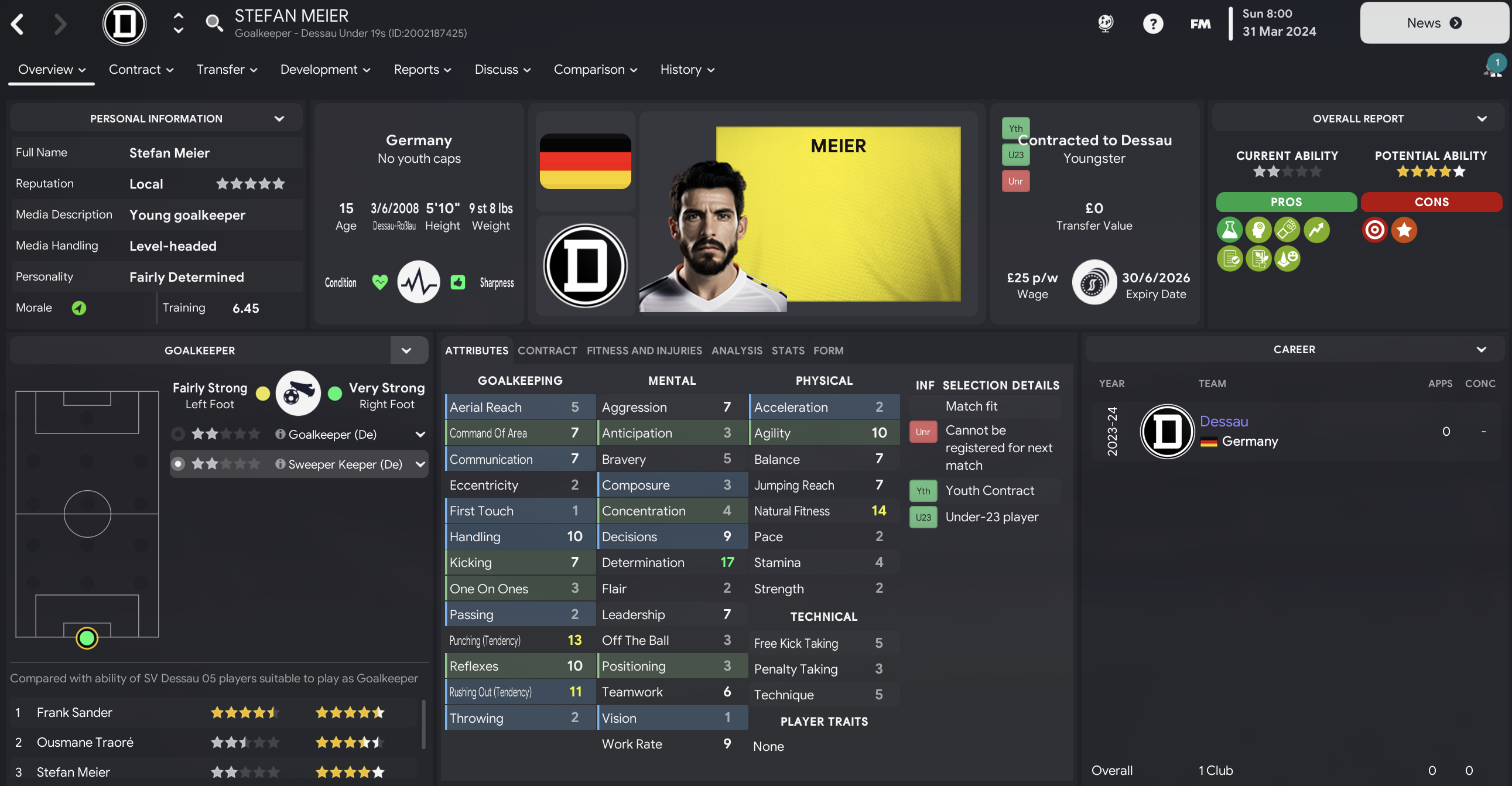Open Dessau club link in career history
Viewport: 1512px width, 786px height.
[1224, 421]
